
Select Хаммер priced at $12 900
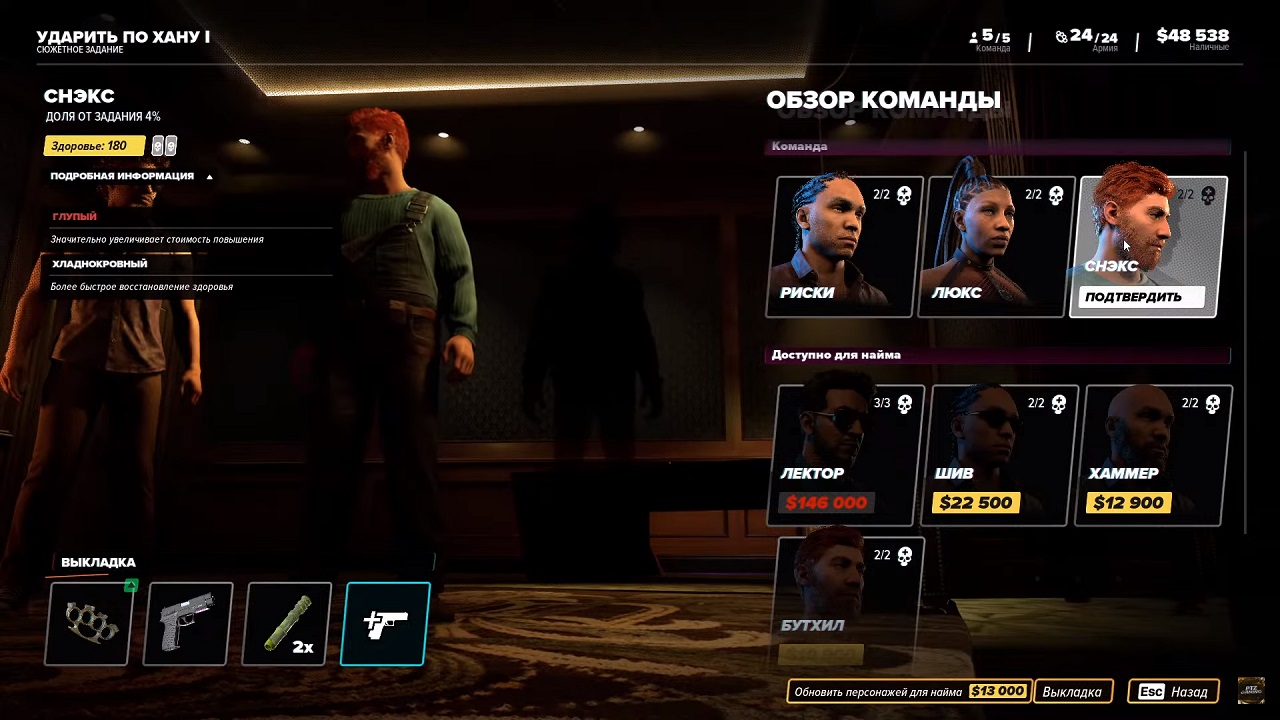1156,455
